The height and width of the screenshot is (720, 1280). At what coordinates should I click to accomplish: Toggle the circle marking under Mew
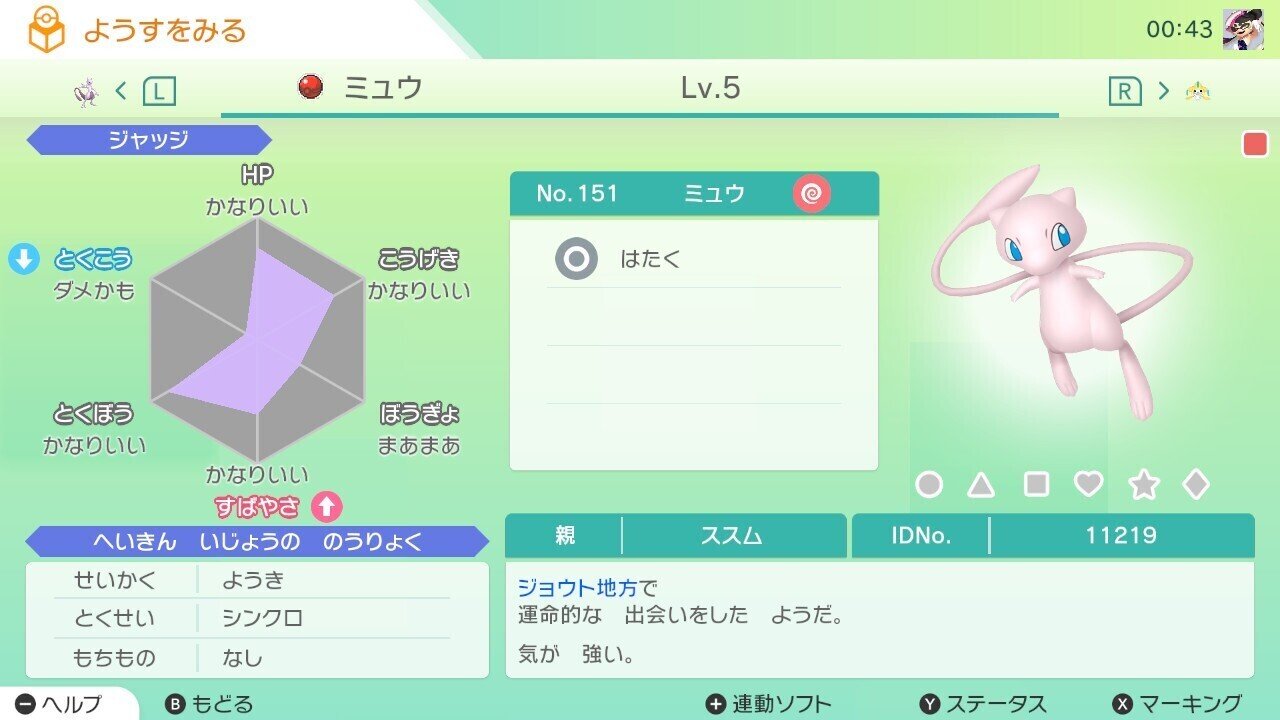pos(929,484)
